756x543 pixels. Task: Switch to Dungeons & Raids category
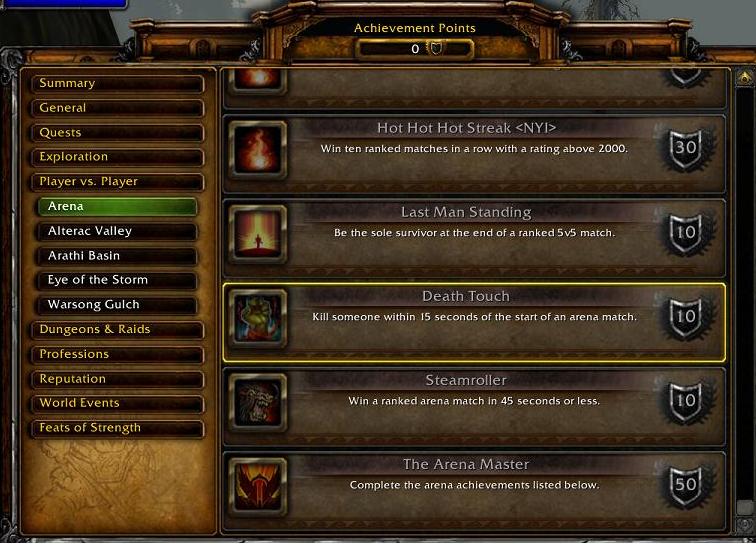(118, 329)
